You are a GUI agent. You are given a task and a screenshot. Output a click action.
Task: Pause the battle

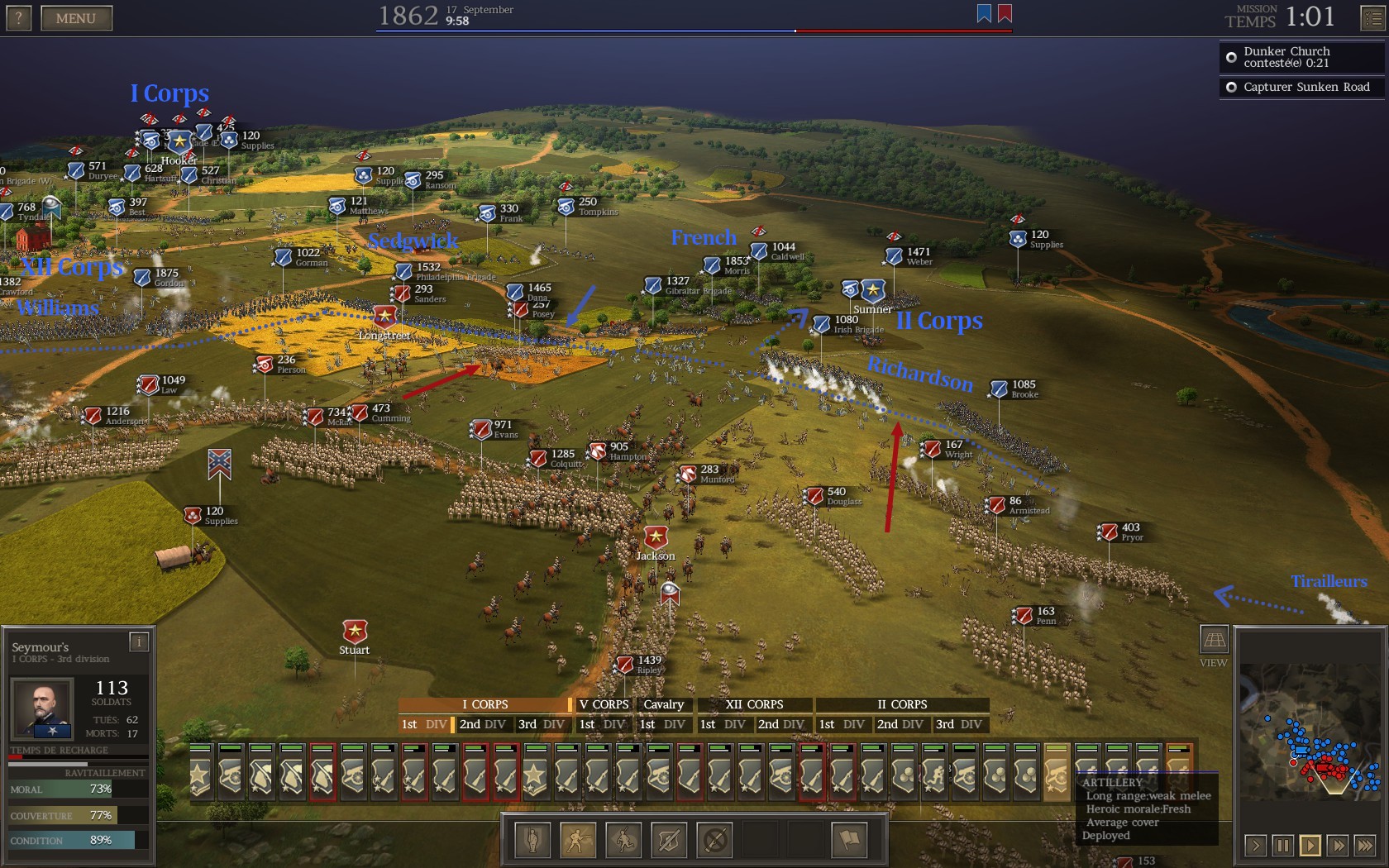(1282, 845)
